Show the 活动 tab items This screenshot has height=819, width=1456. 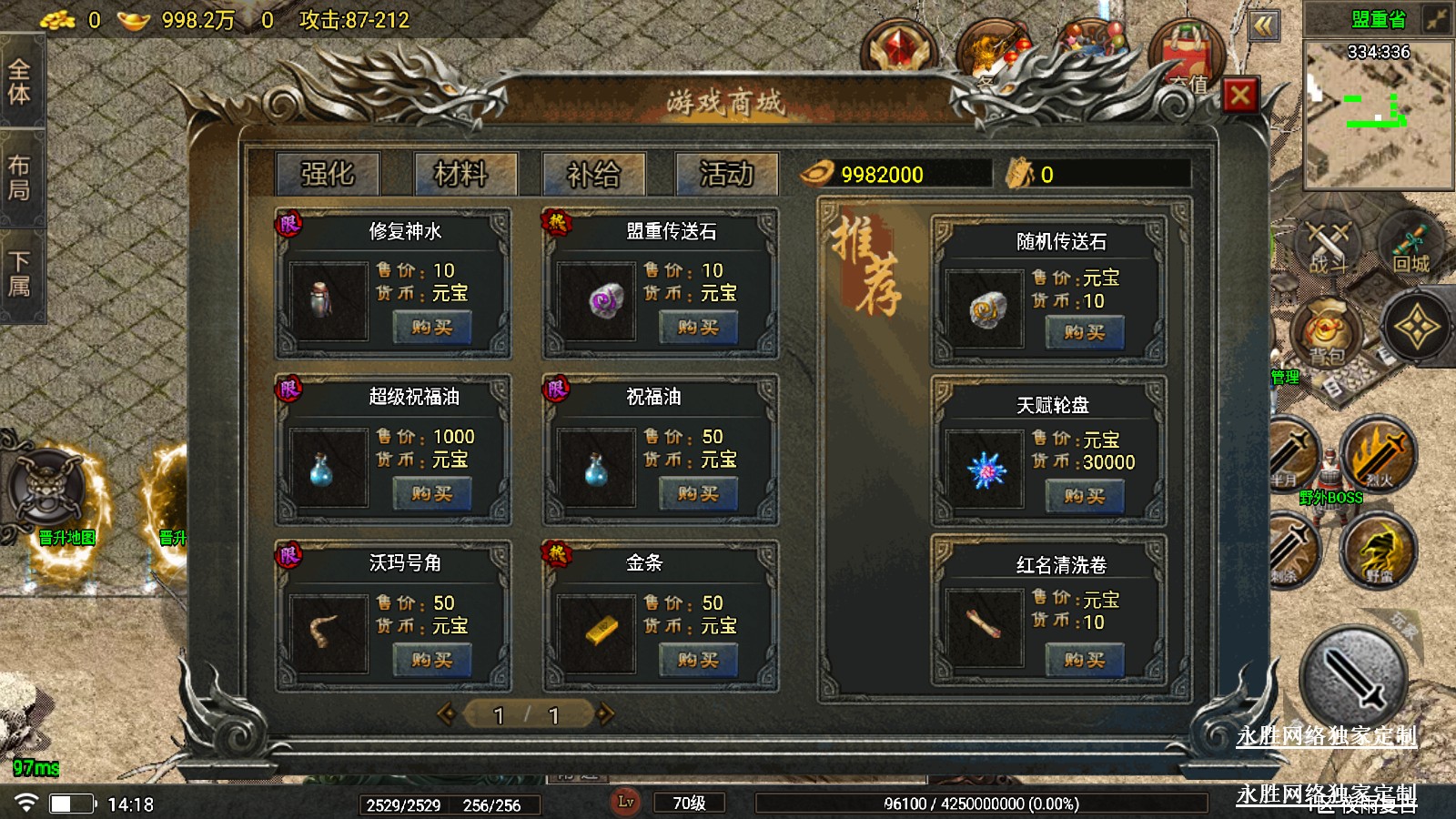coord(726,173)
